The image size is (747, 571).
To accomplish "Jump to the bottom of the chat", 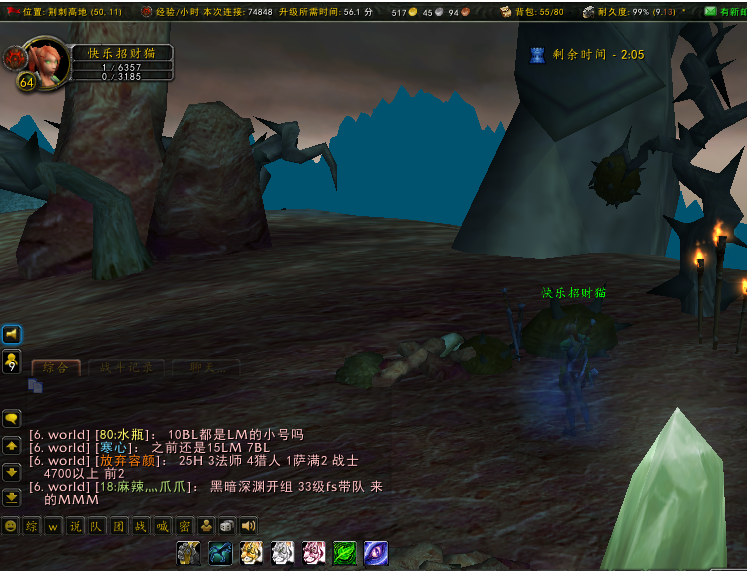I will coord(12,496).
